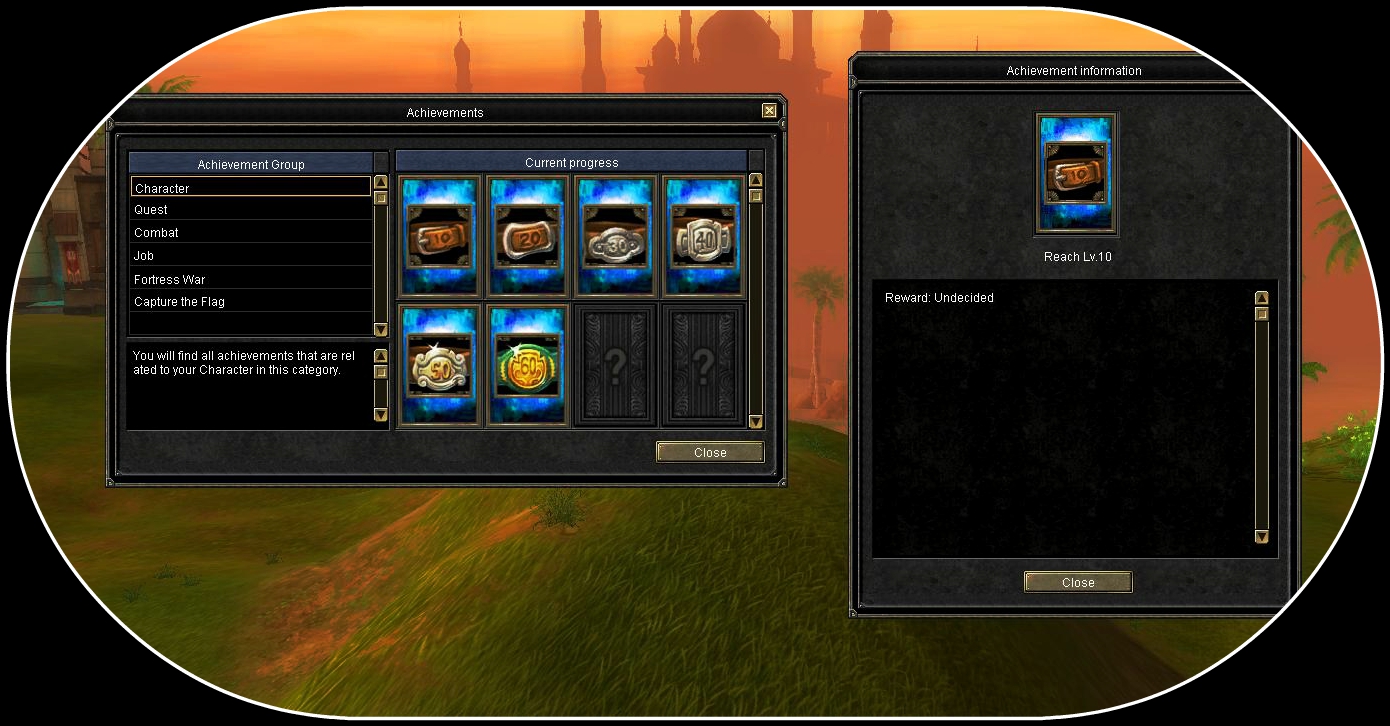1390x726 pixels.
Task: Select the Character achievement group
Action: [x=250, y=188]
